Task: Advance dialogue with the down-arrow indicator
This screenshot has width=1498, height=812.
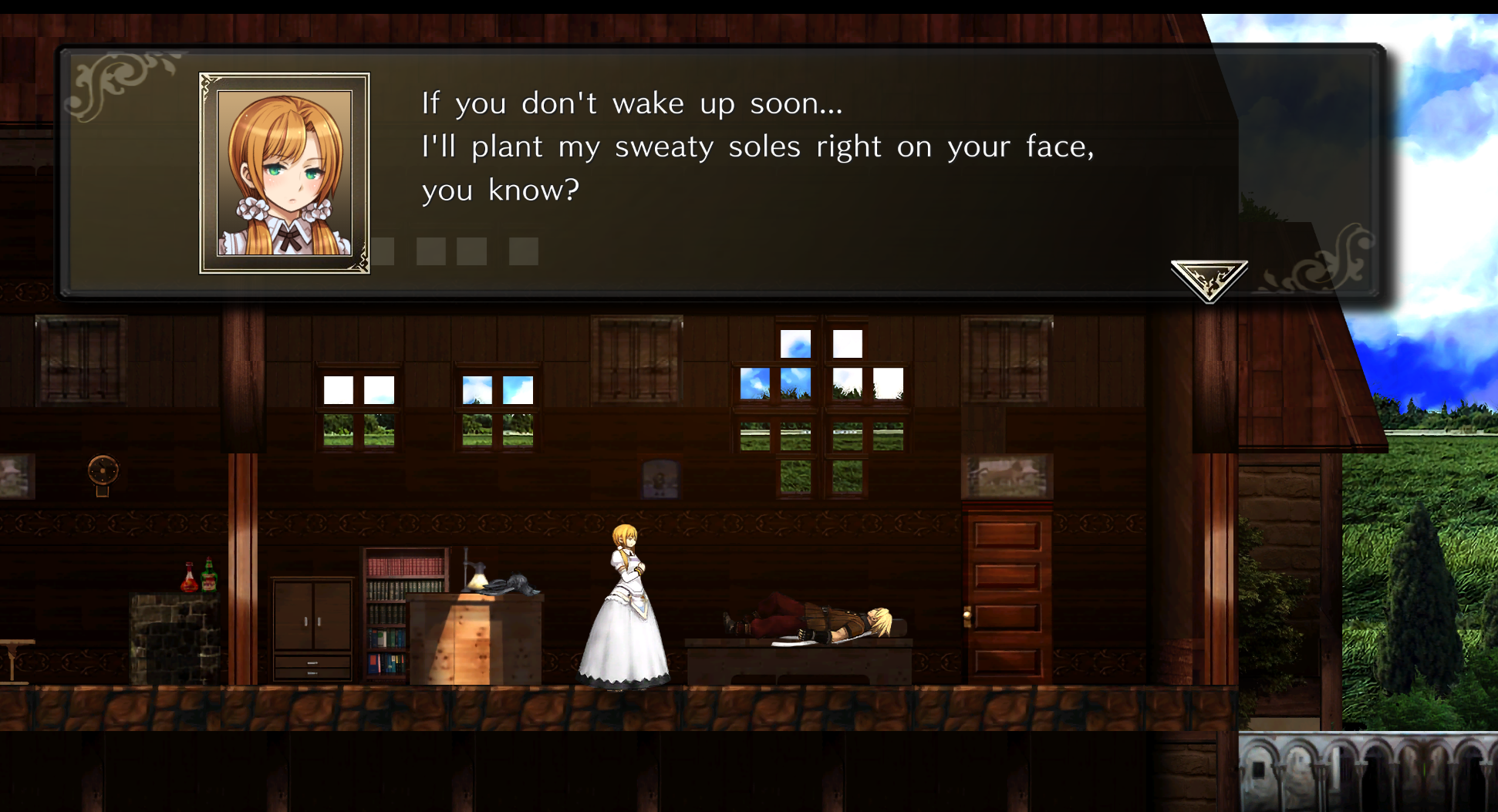Action: coord(1209,278)
